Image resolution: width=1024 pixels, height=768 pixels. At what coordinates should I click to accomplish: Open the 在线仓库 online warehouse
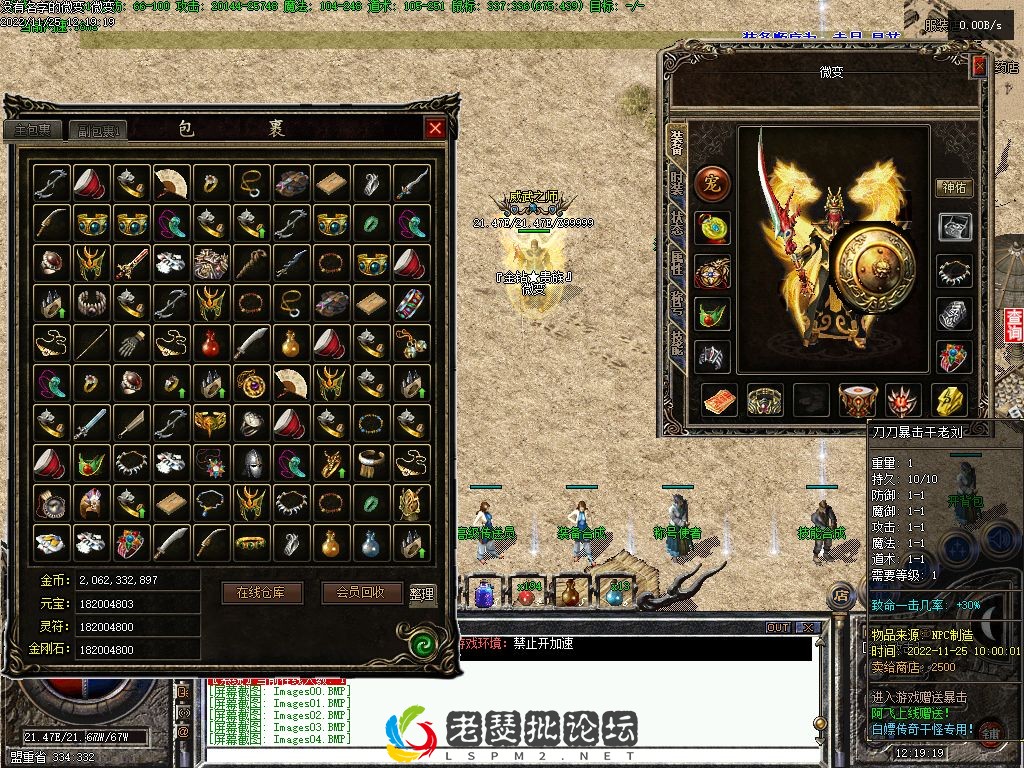(261, 592)
